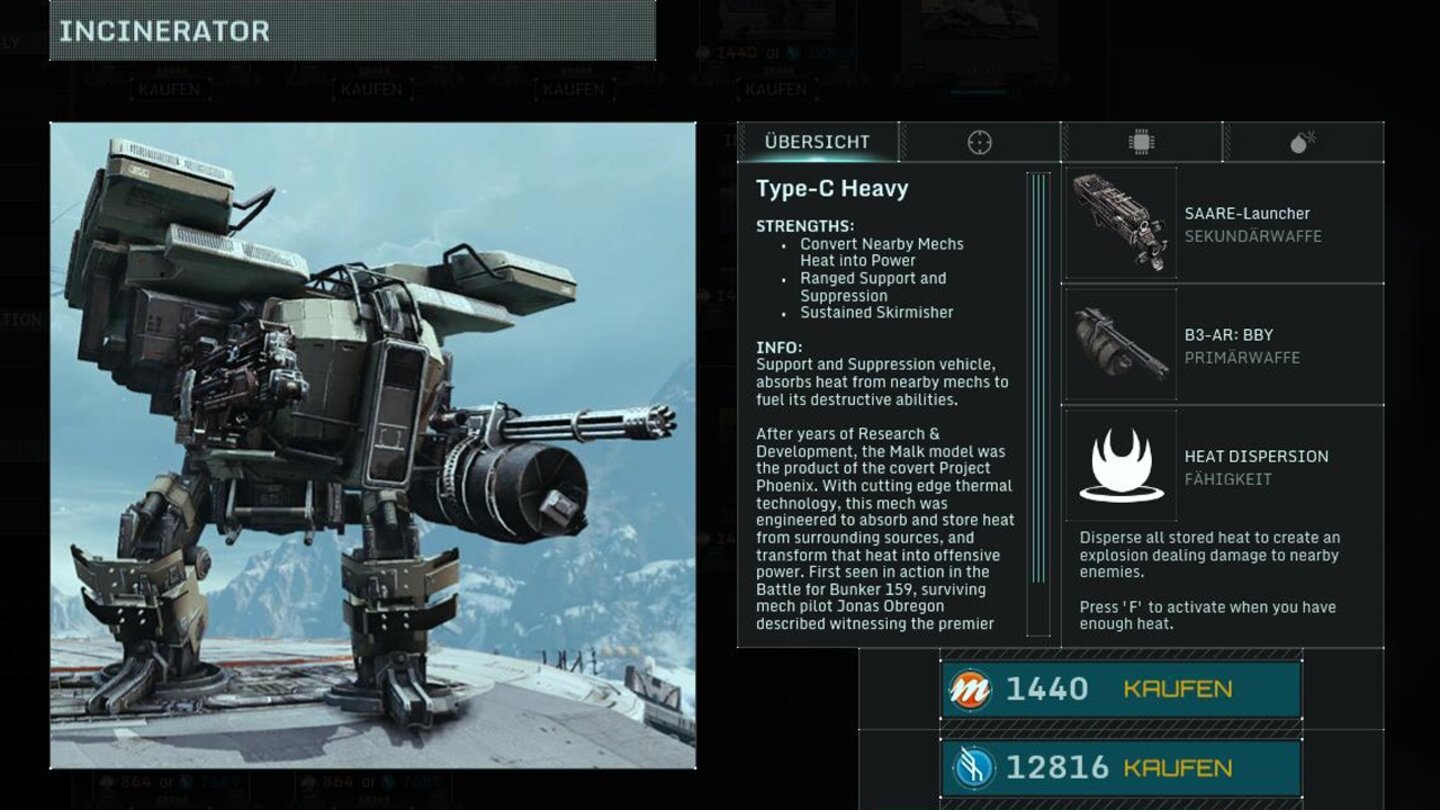Click the orange currency icon beside 1440
1440x810 pixels.
click(x=967, y=688)
